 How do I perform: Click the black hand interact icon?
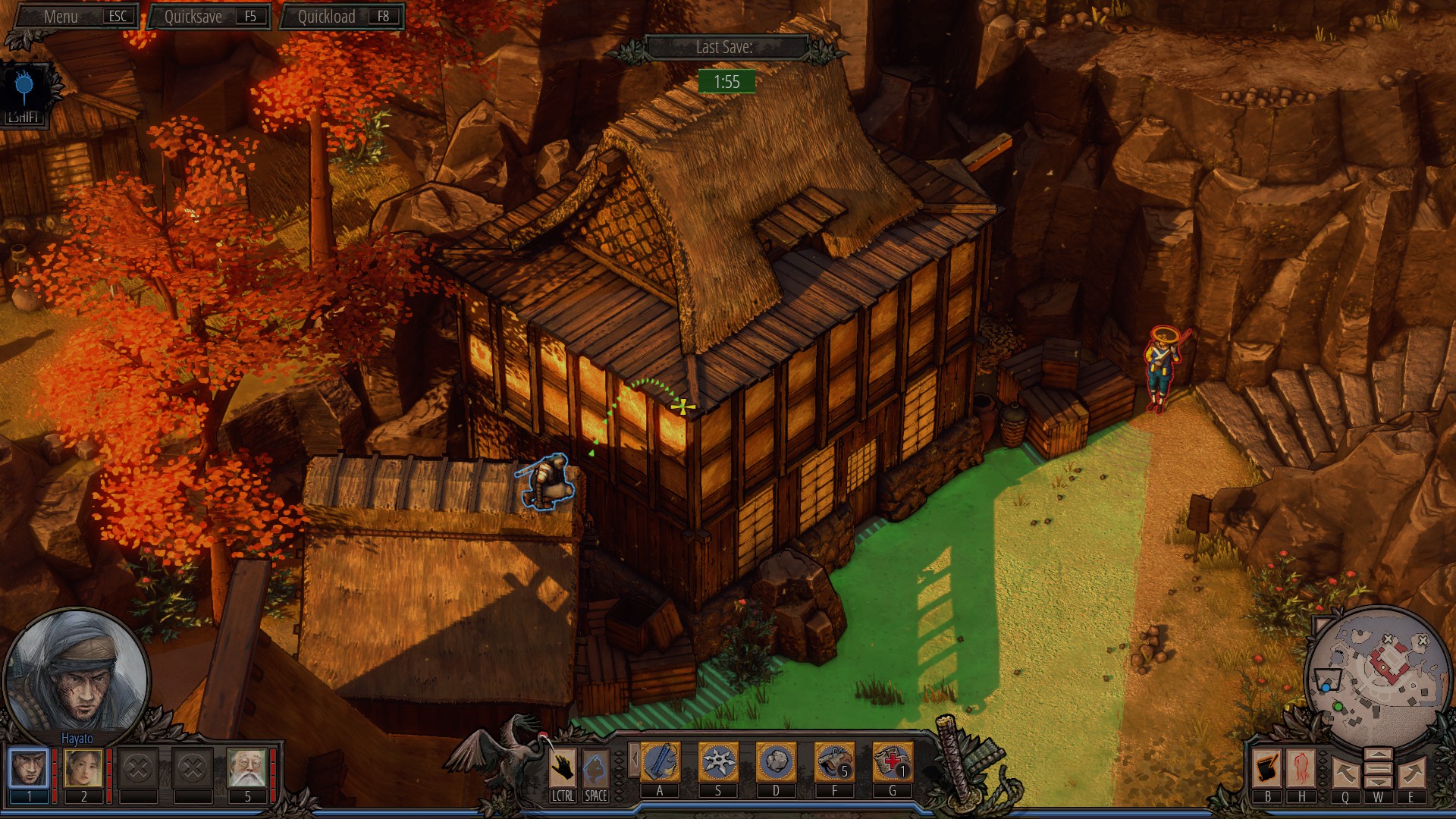(x=562, y=767)
